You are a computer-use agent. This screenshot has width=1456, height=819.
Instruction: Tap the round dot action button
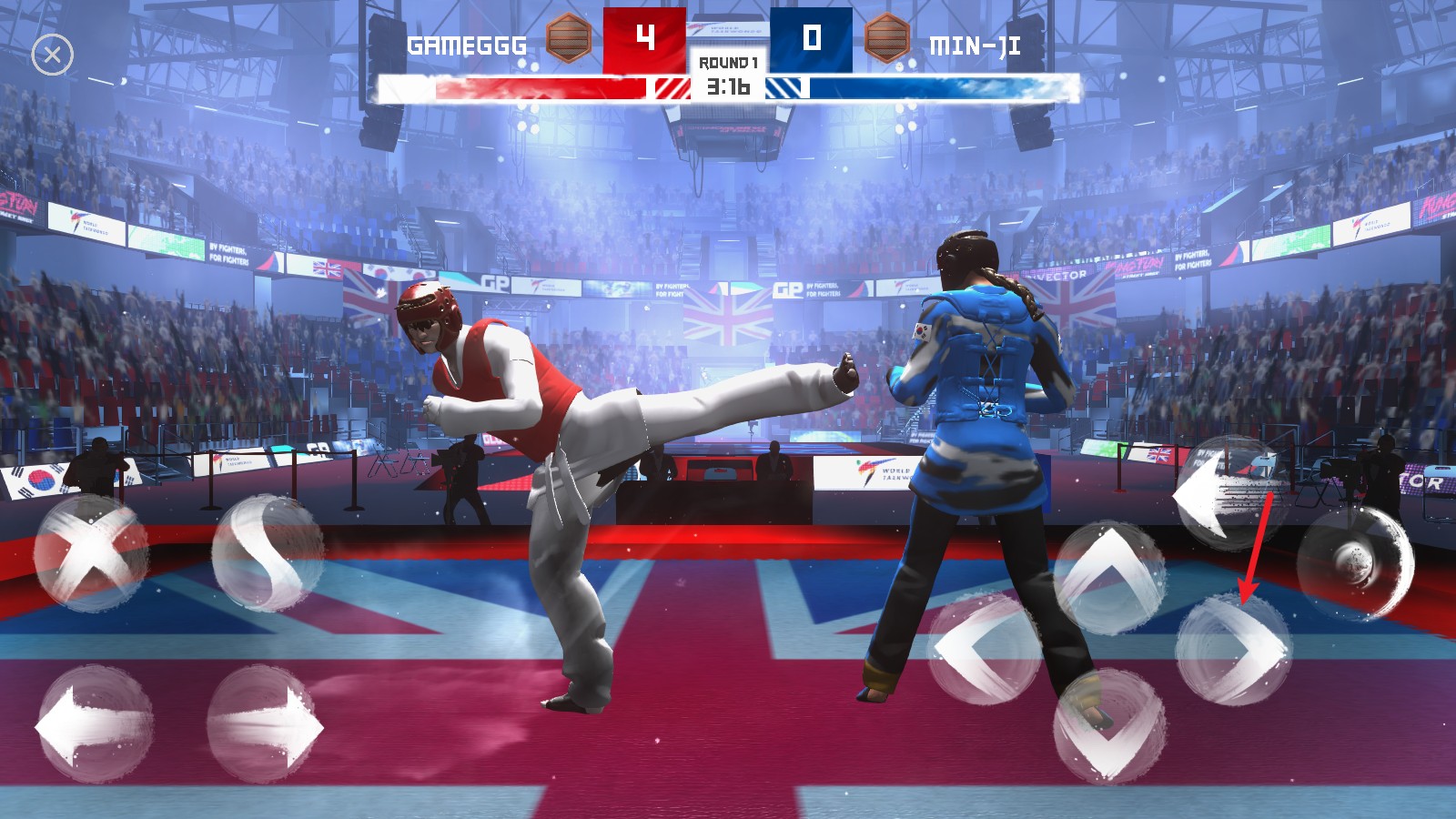coord(1355,561)
